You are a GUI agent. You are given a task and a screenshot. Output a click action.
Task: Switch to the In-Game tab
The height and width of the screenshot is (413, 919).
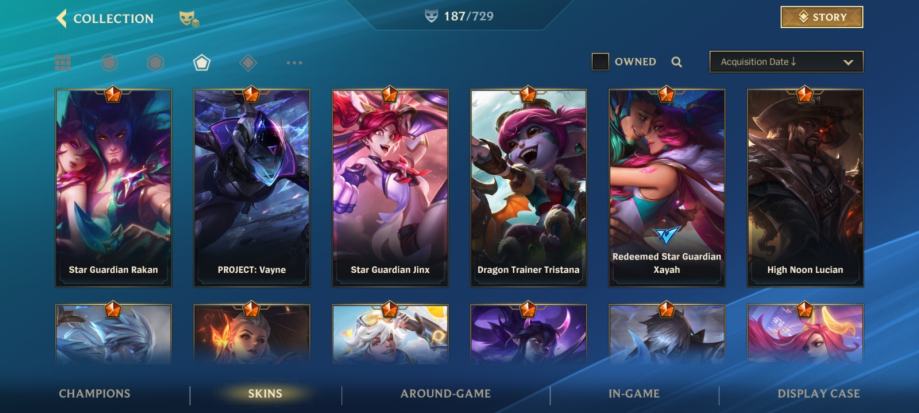pyautogui.click(x=633, y=394)
